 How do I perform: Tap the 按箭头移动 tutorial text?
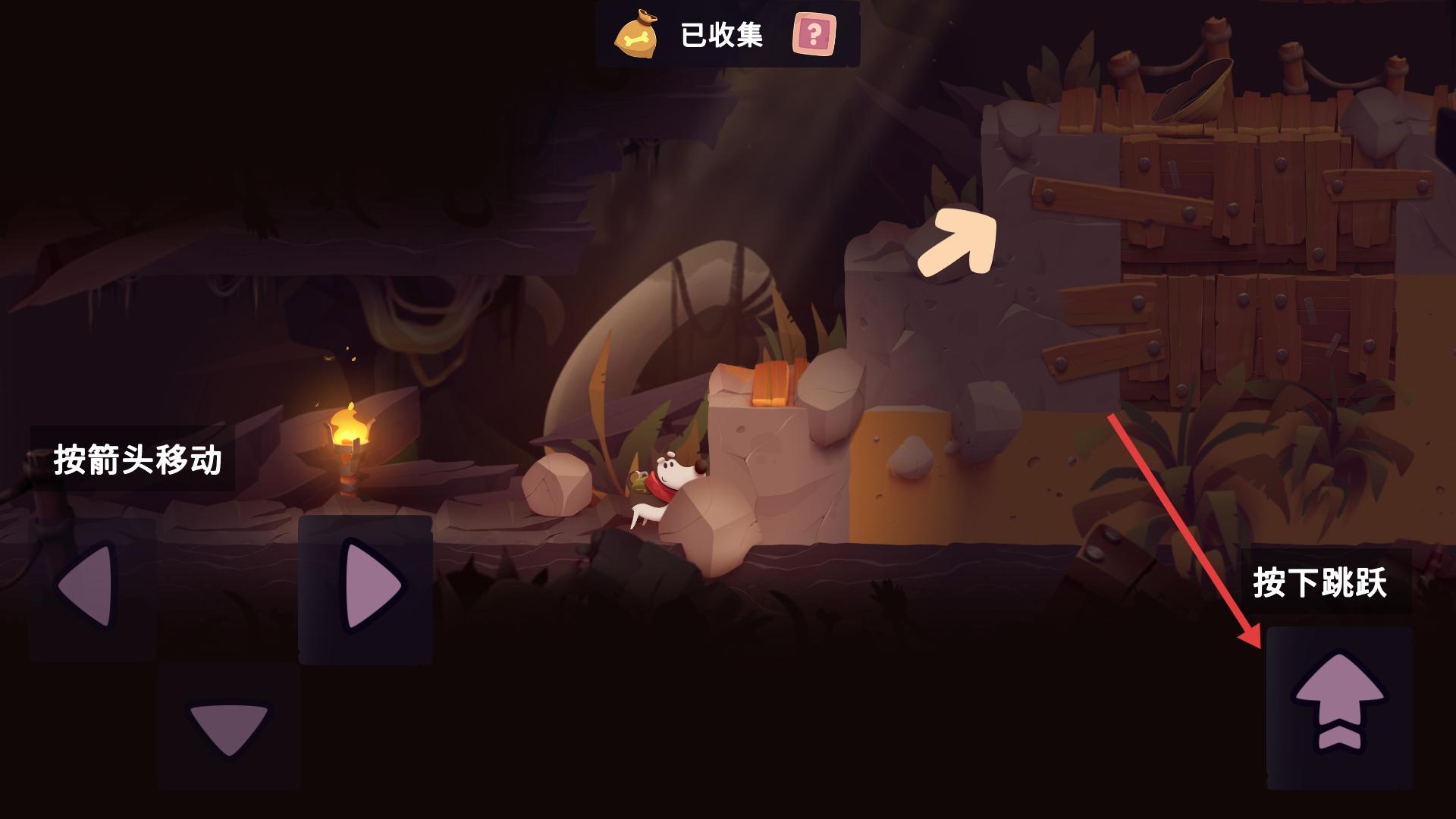tap(140, 459)
